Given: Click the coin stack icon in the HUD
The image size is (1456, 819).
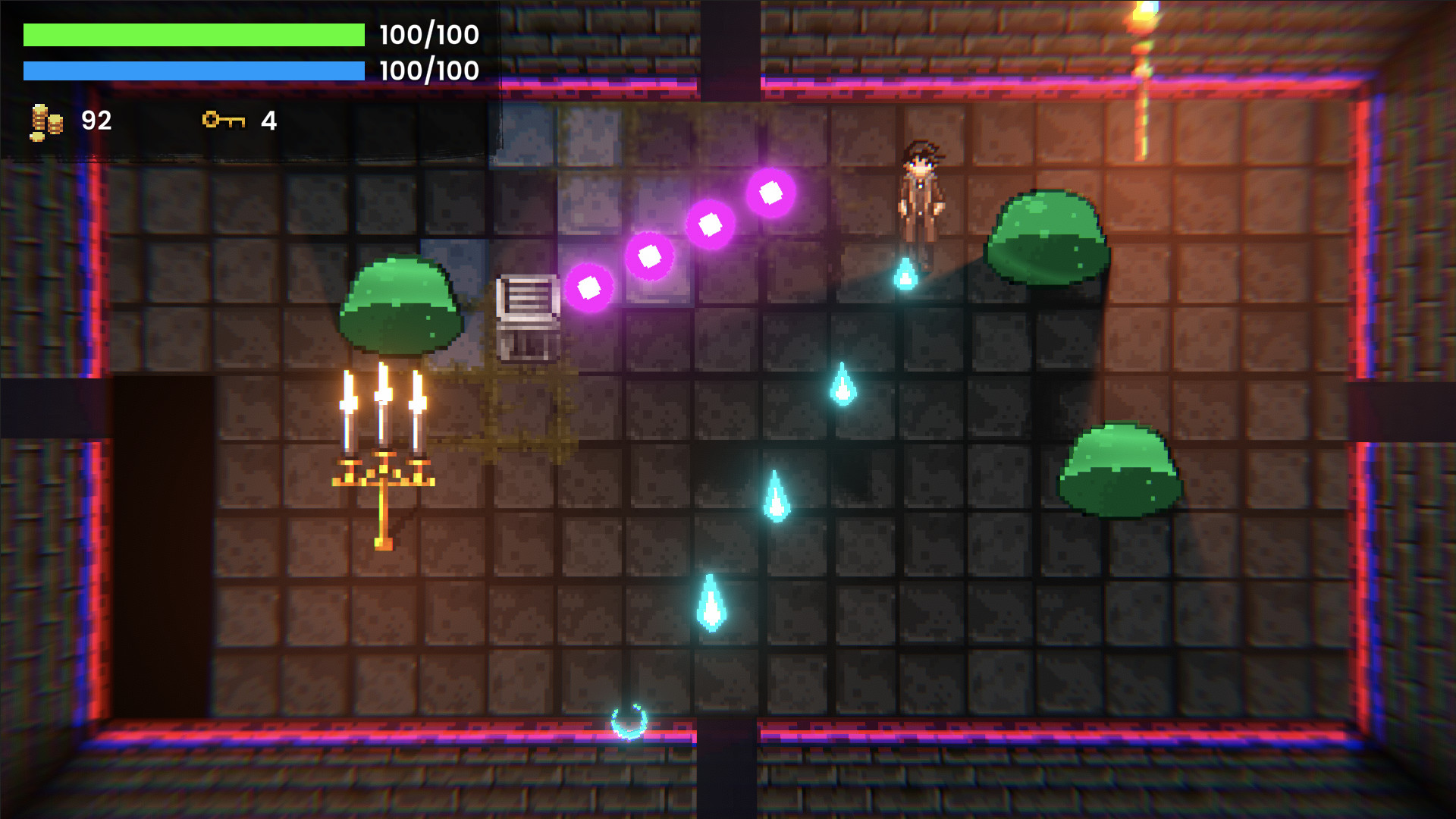Looking at the screenshot, I should [45, 119].
